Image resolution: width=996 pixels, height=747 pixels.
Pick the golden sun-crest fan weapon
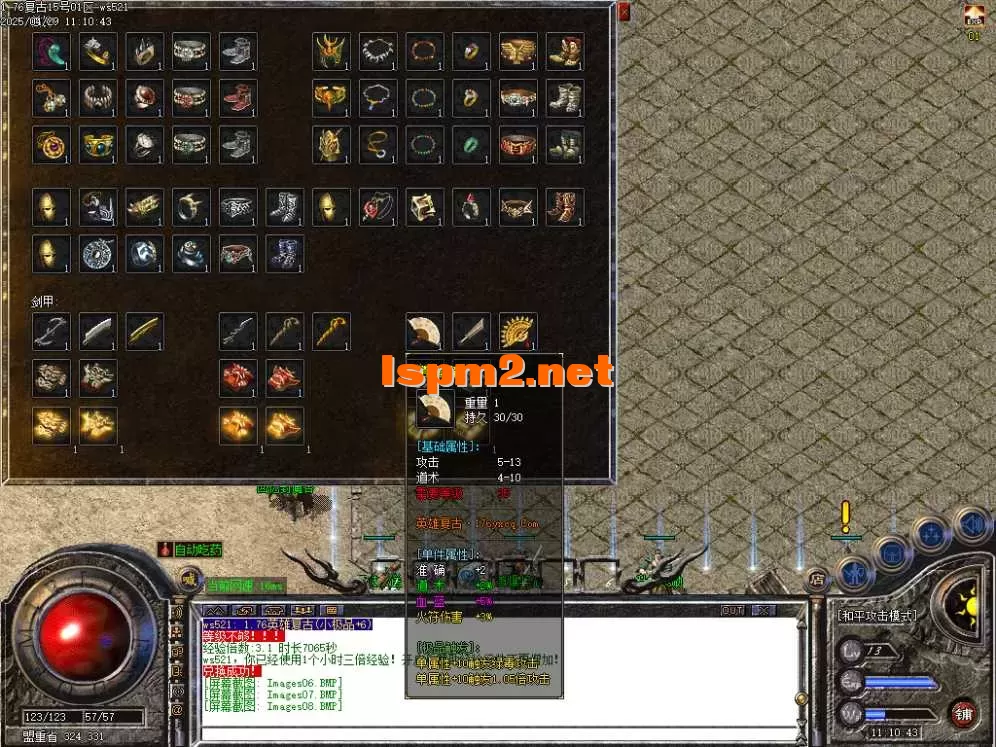pyautogui.click(x=518, y=331)
